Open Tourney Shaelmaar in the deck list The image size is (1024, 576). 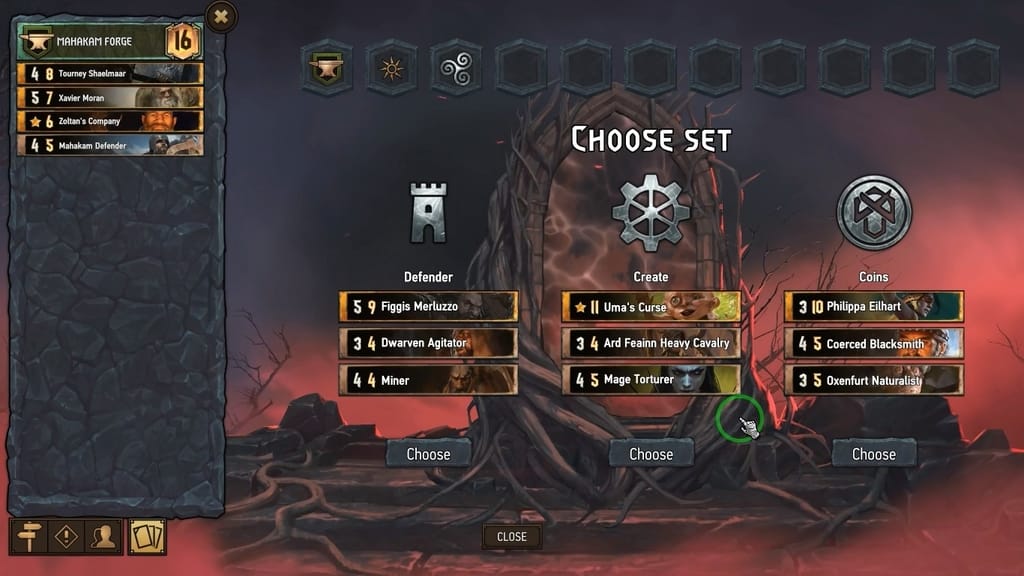pos(110,74)
